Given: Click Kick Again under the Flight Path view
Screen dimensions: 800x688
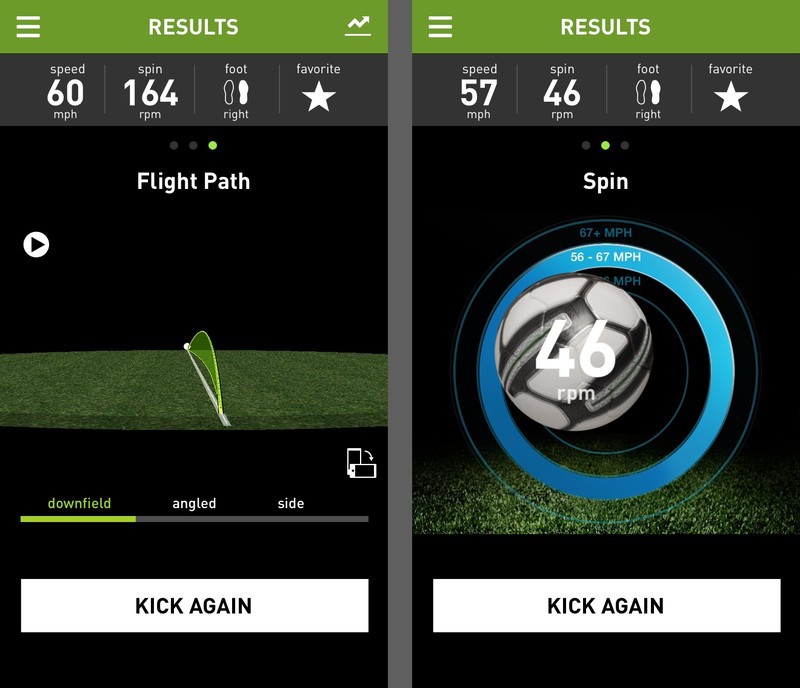Looking at the screenshot, I should point(194,605).
